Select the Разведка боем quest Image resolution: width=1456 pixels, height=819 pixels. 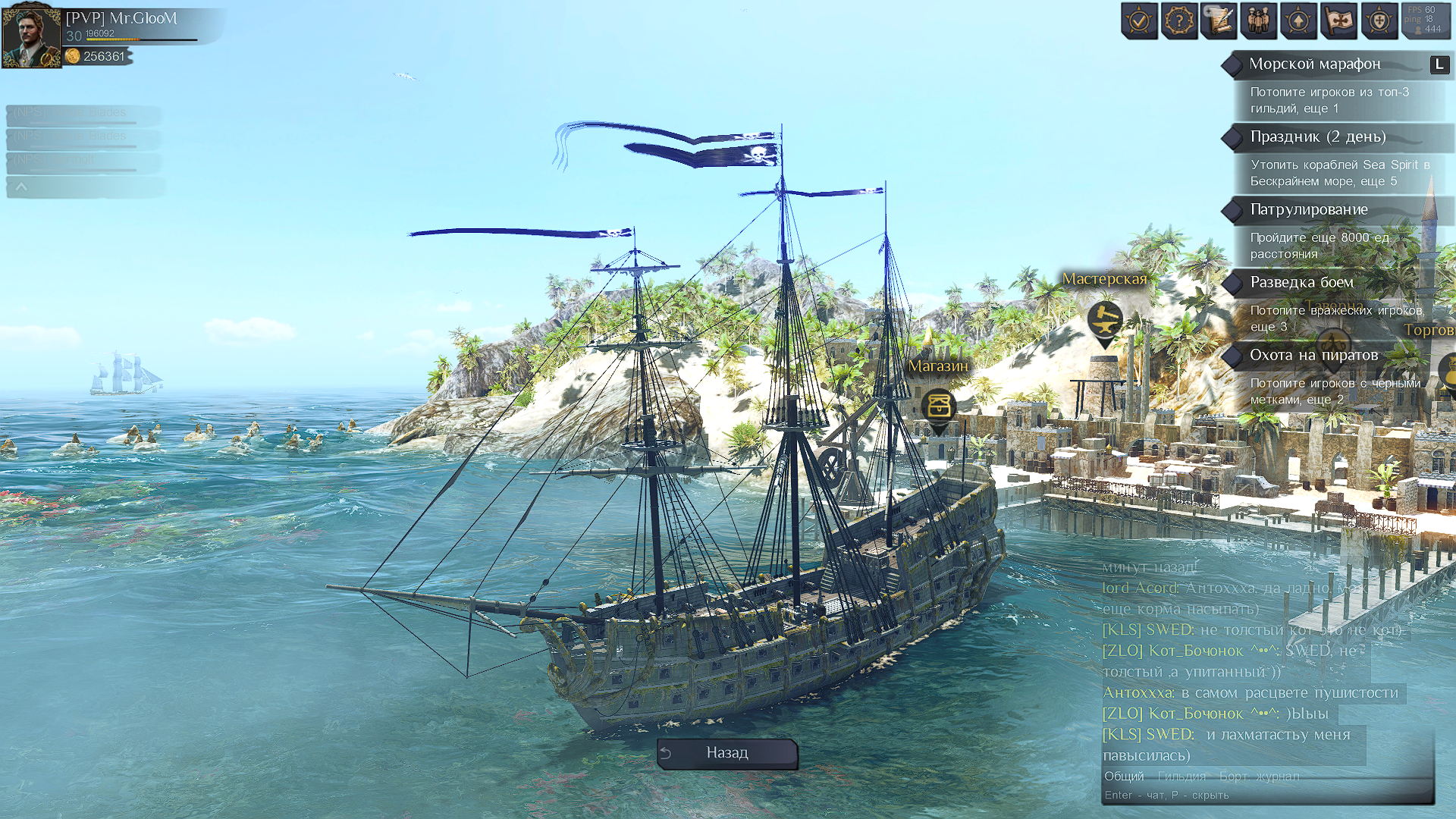coord(1301,283)
